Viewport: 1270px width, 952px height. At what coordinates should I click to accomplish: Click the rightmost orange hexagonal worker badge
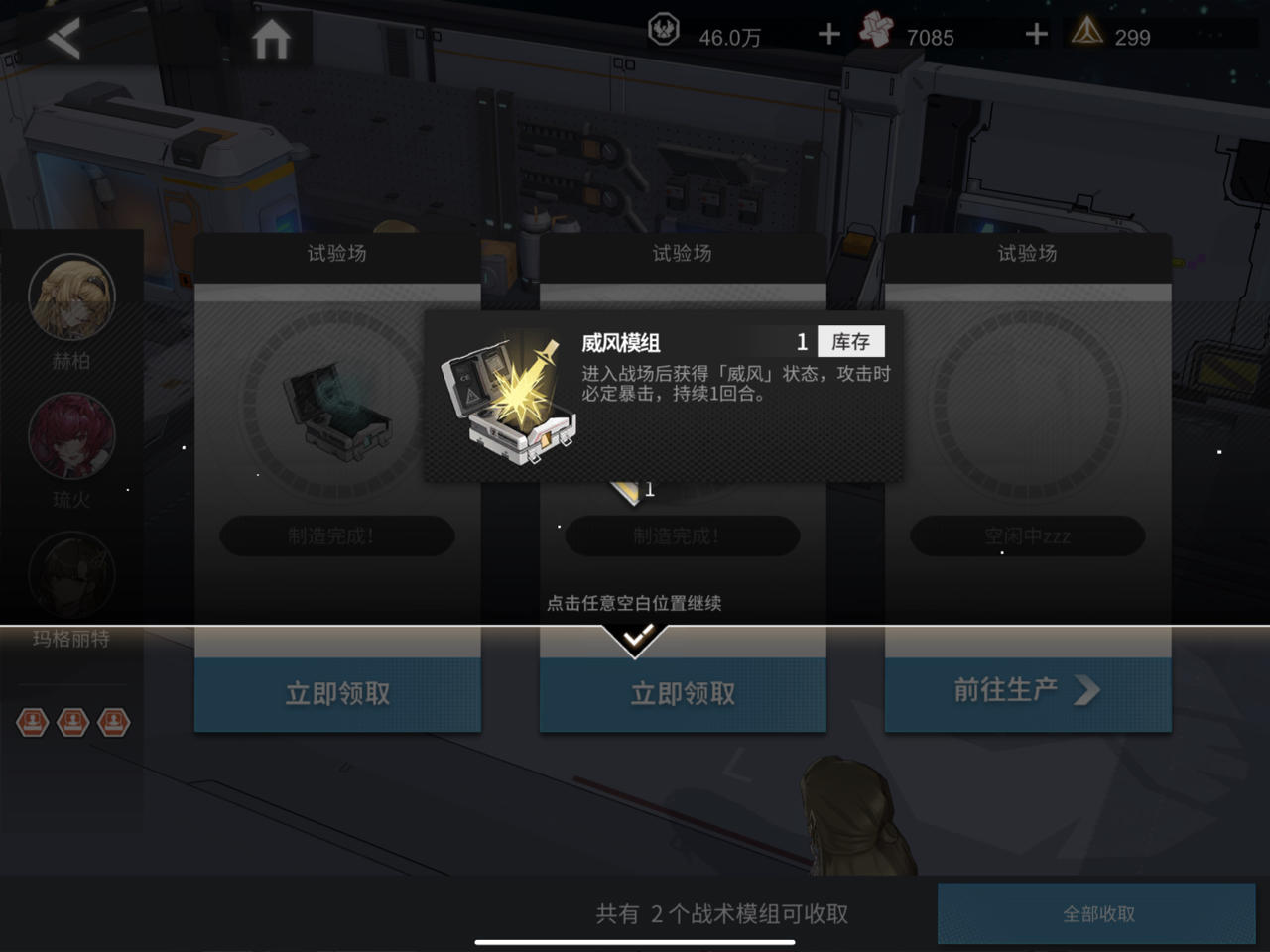(112, 724)
